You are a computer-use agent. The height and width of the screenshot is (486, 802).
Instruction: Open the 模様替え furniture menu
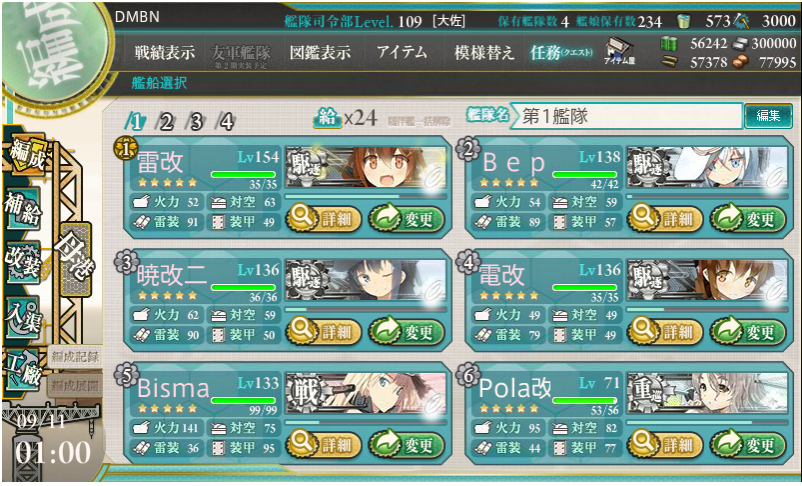pos(484,53)
